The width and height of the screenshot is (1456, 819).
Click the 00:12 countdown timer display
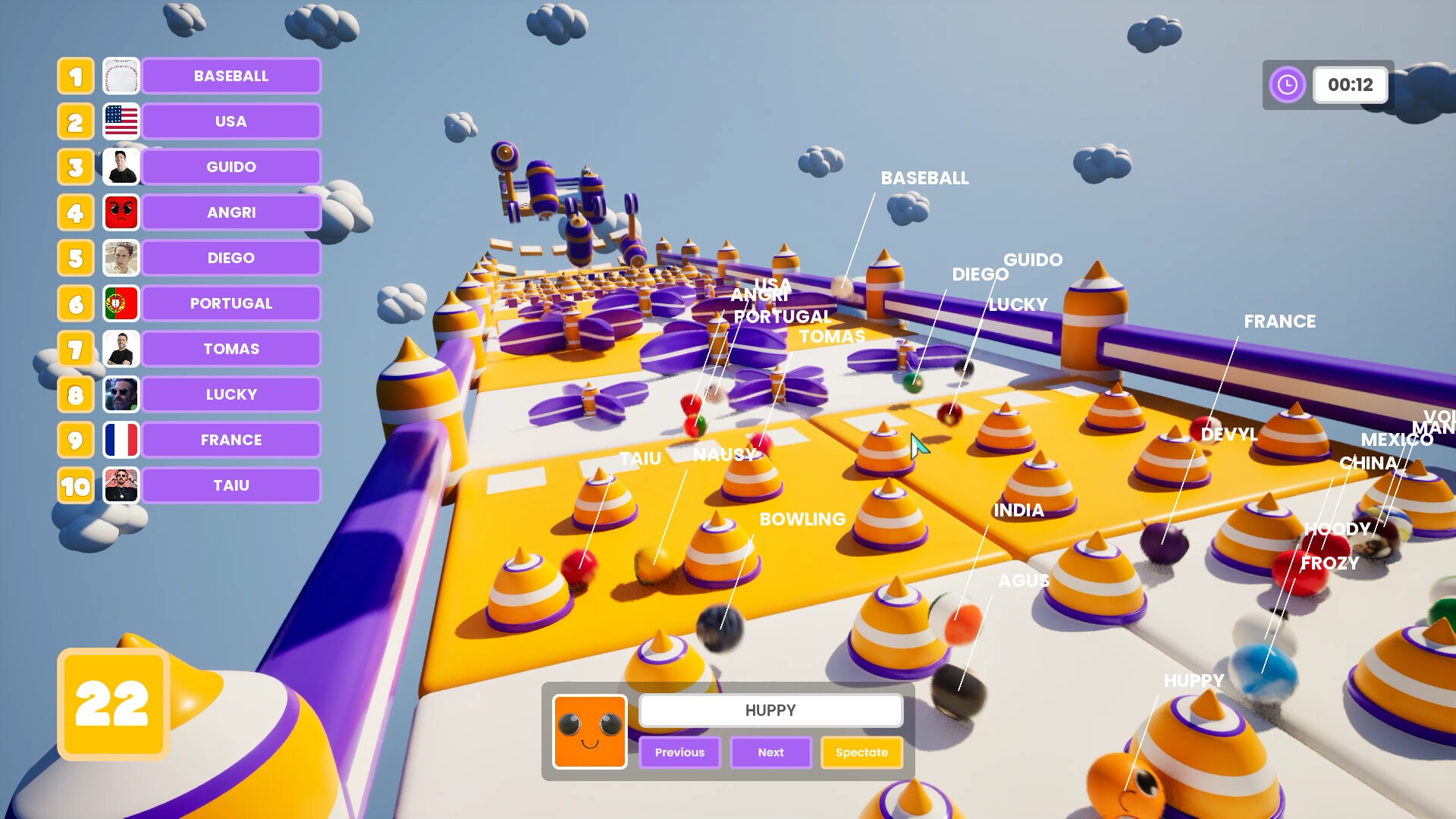[x=1350, y=85]
